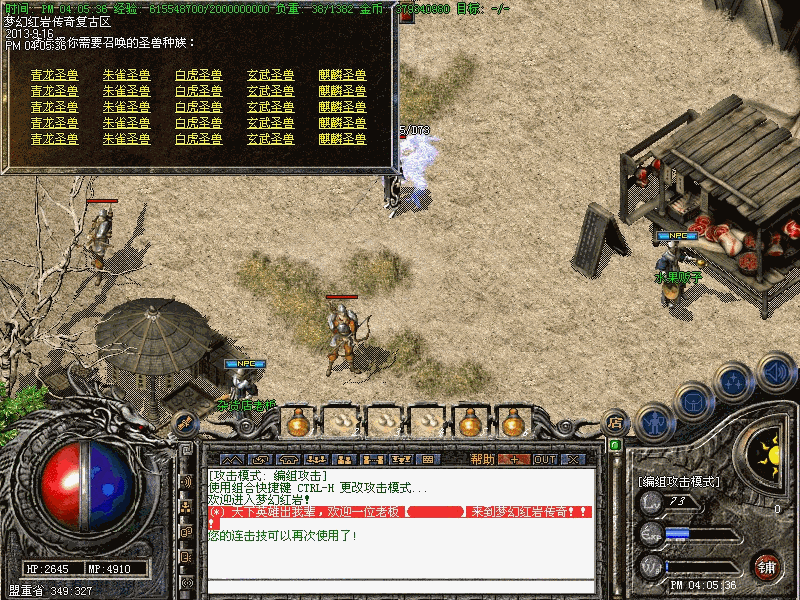Click the small green button under 店

coord(615,444)
